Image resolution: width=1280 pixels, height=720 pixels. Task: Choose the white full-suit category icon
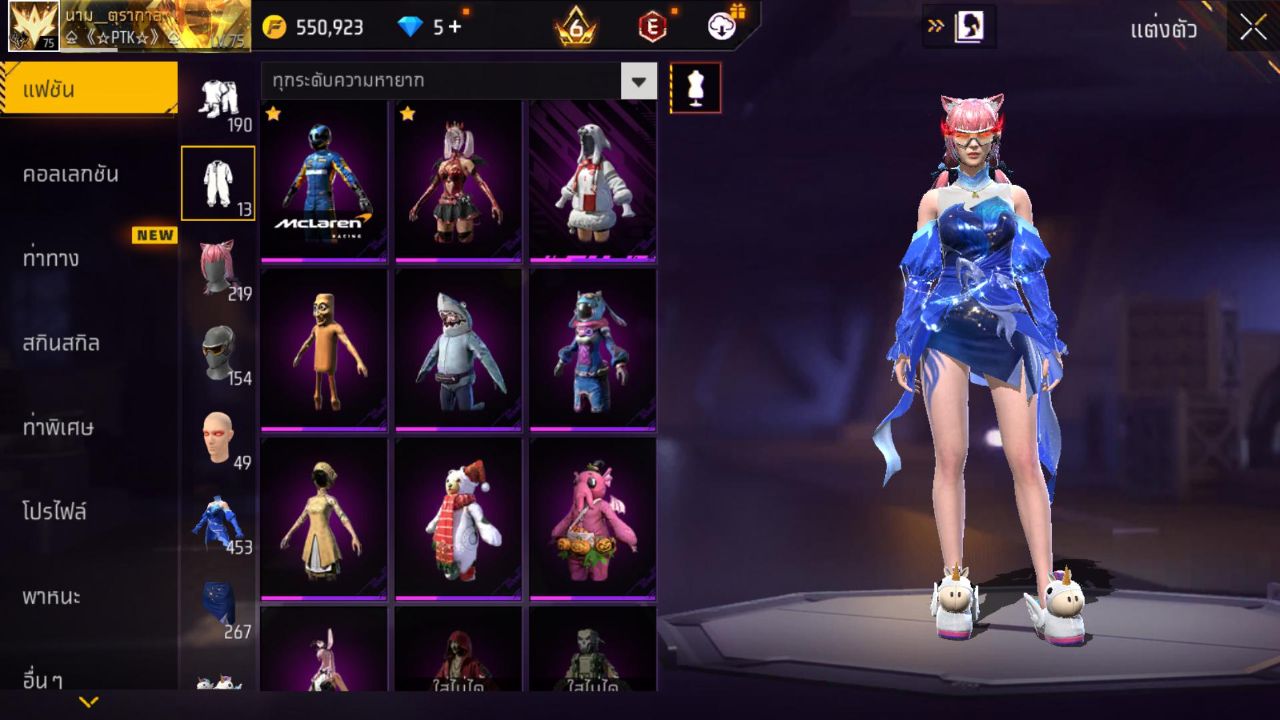click(x=218, y=183)
